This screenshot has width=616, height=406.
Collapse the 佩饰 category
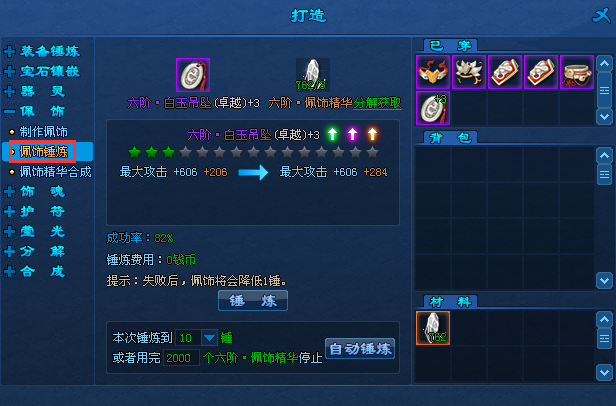pos(43,111)
